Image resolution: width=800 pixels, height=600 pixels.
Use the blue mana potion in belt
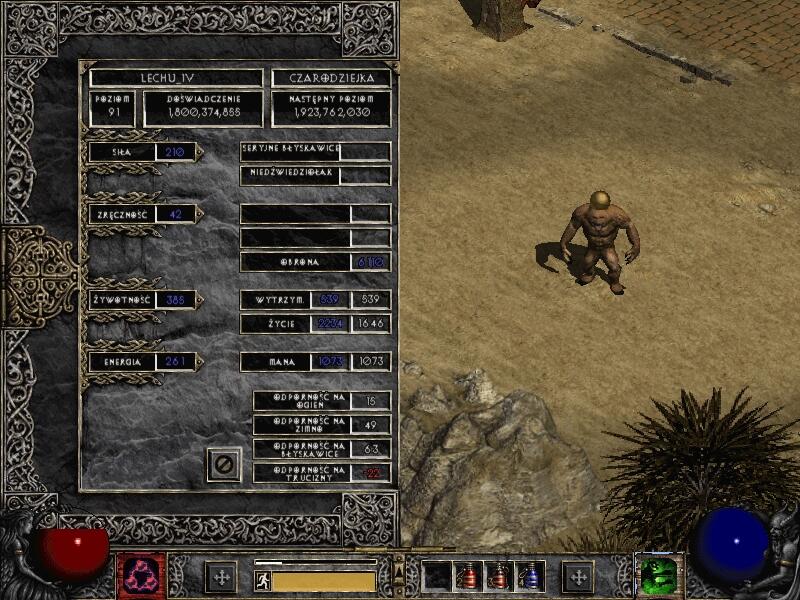pos(532,576)
